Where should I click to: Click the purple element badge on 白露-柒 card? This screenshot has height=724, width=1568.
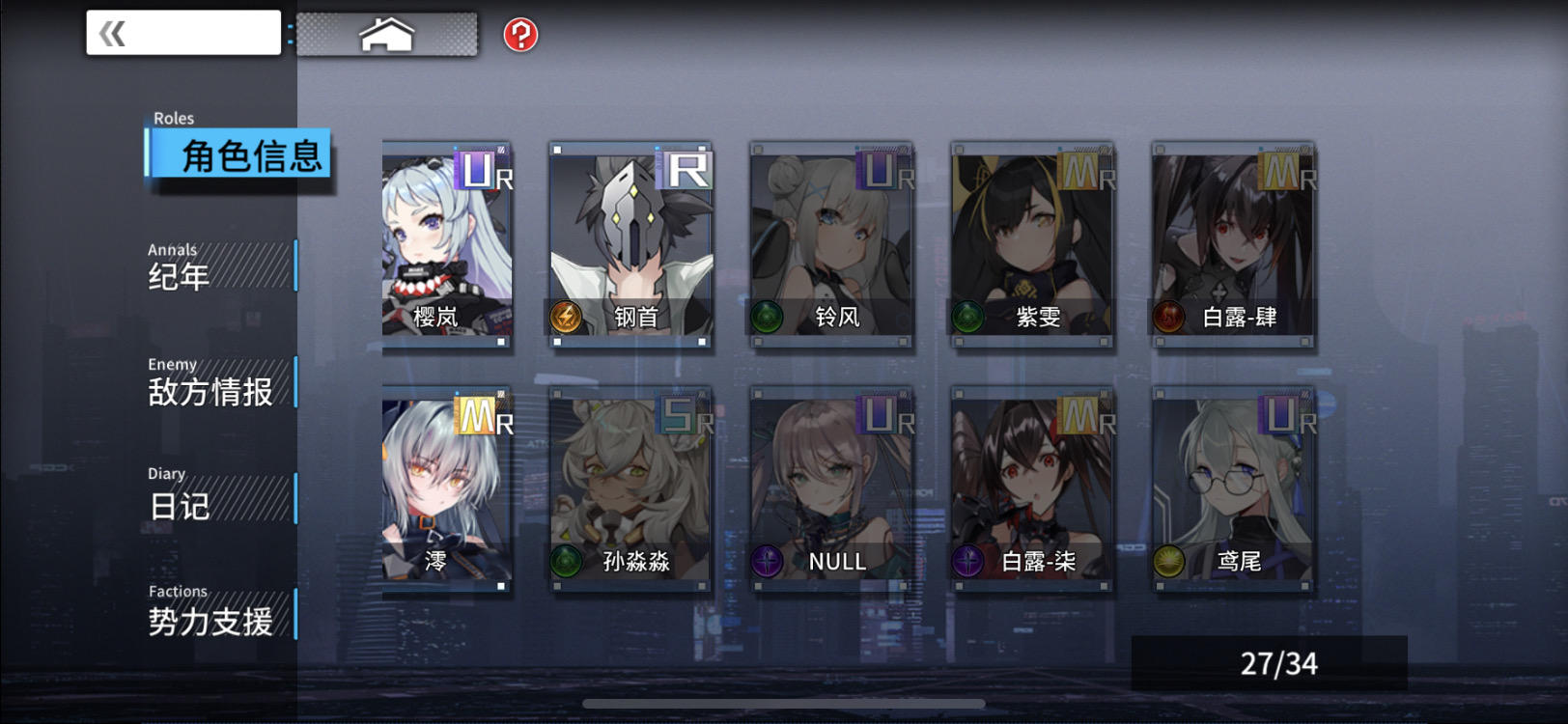[966, 560]
